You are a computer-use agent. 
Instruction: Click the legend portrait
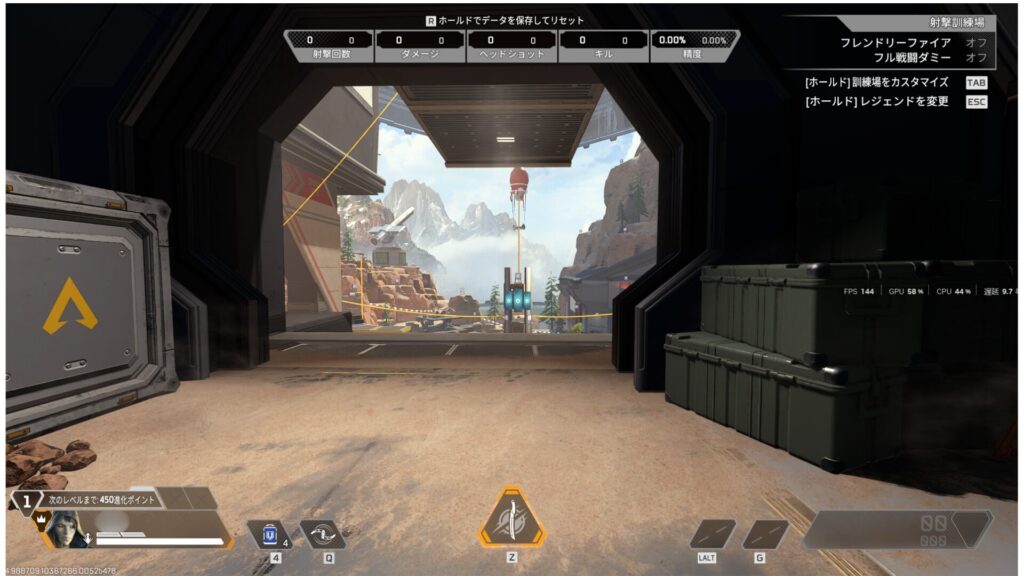(62, 527)
